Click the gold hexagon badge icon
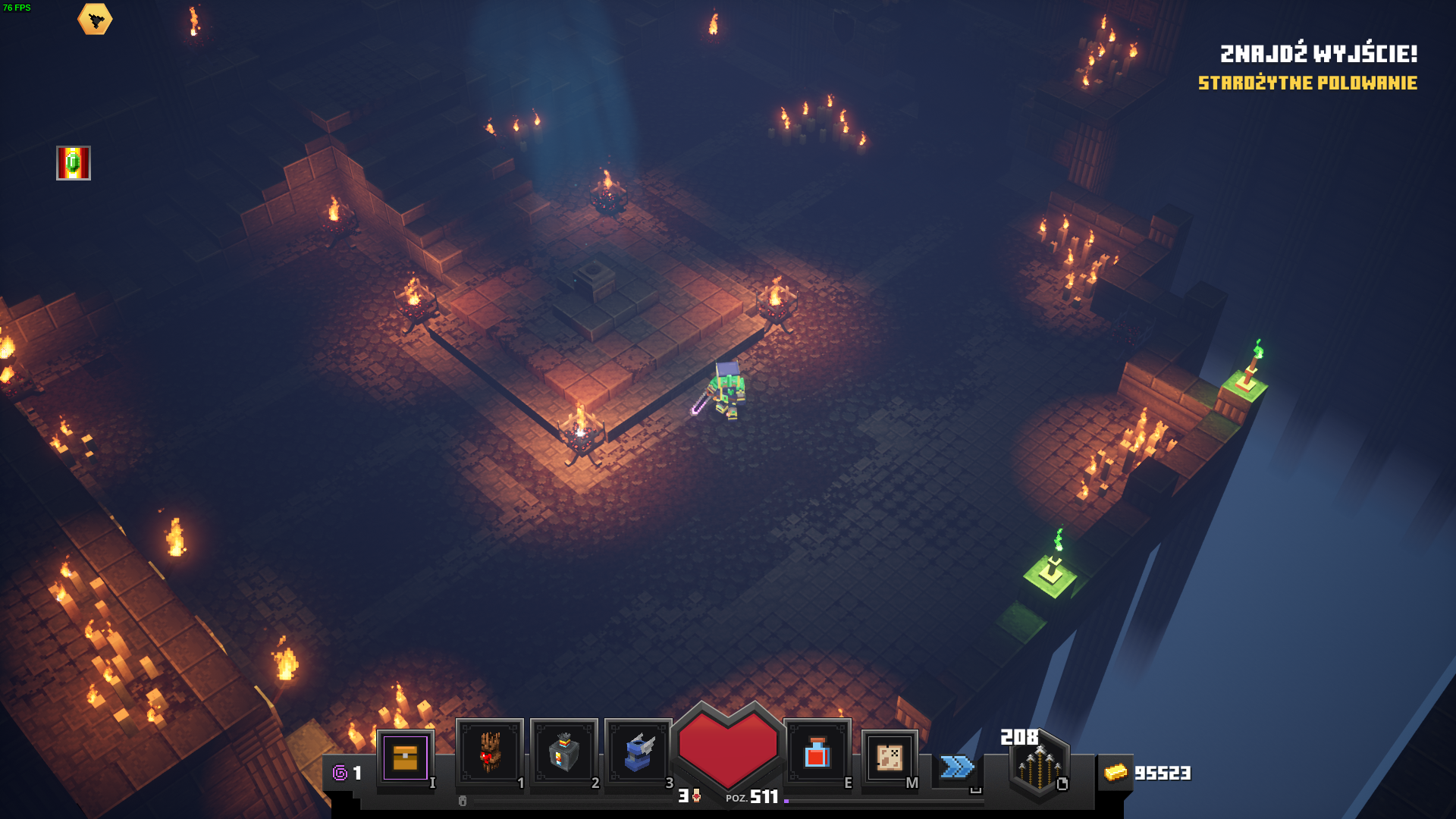This screenshot has width=1456, height=819. [95, 20]
